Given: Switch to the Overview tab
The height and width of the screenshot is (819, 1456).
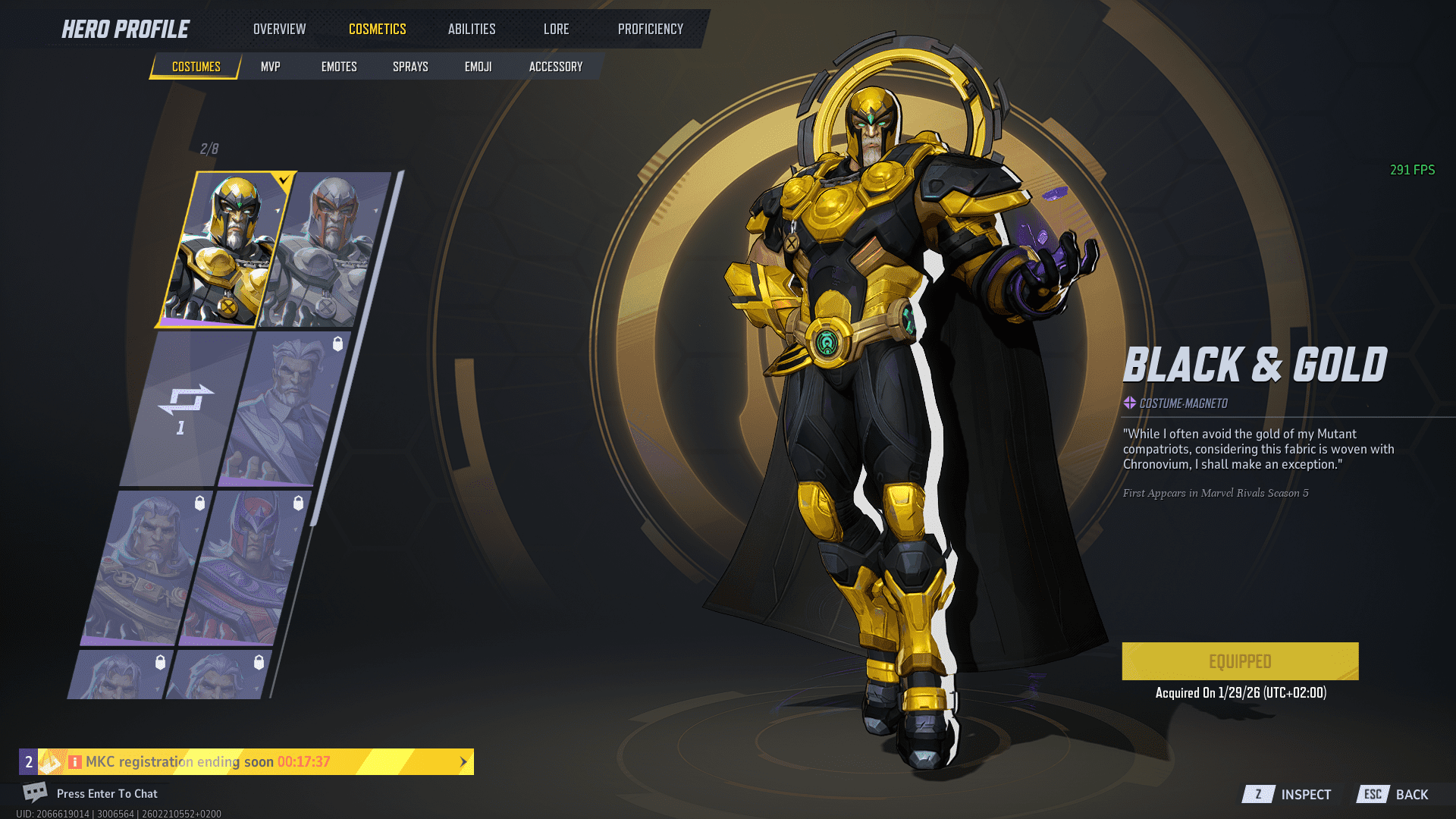Looking at the screenshot, I should click(279, 29).
